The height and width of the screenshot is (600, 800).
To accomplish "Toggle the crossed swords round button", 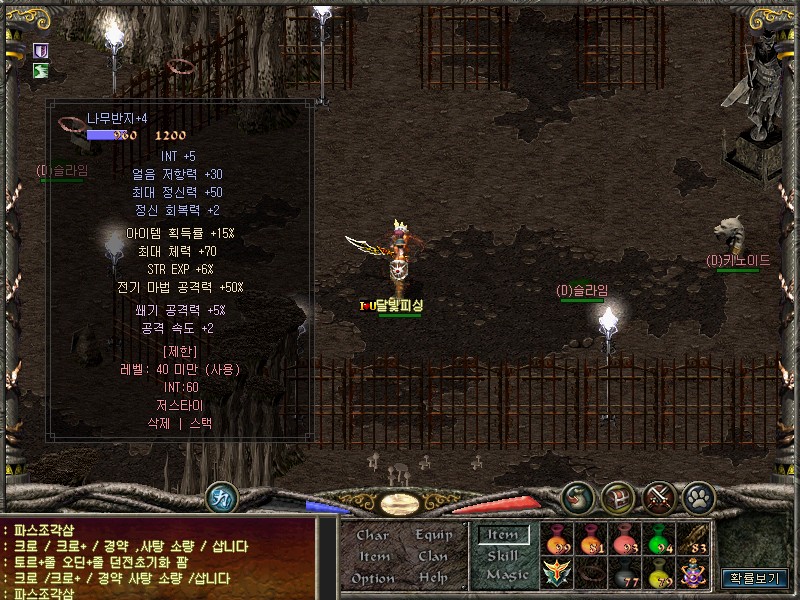I will click(x=660, y=497).
